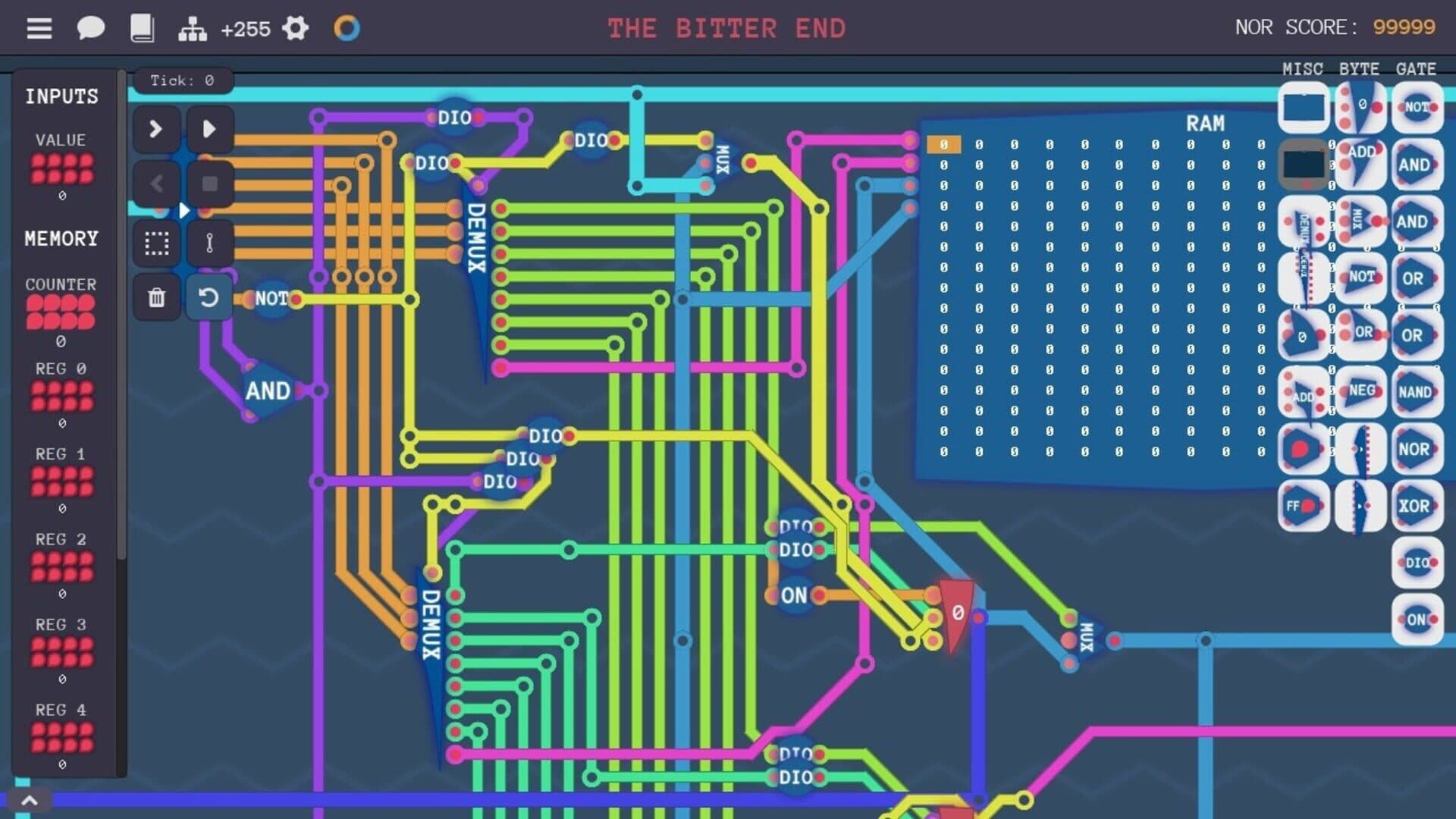The width and height of the screenshot is (1456, 819).
Task: Select the byte NOT component
Action: (1361, 278)
